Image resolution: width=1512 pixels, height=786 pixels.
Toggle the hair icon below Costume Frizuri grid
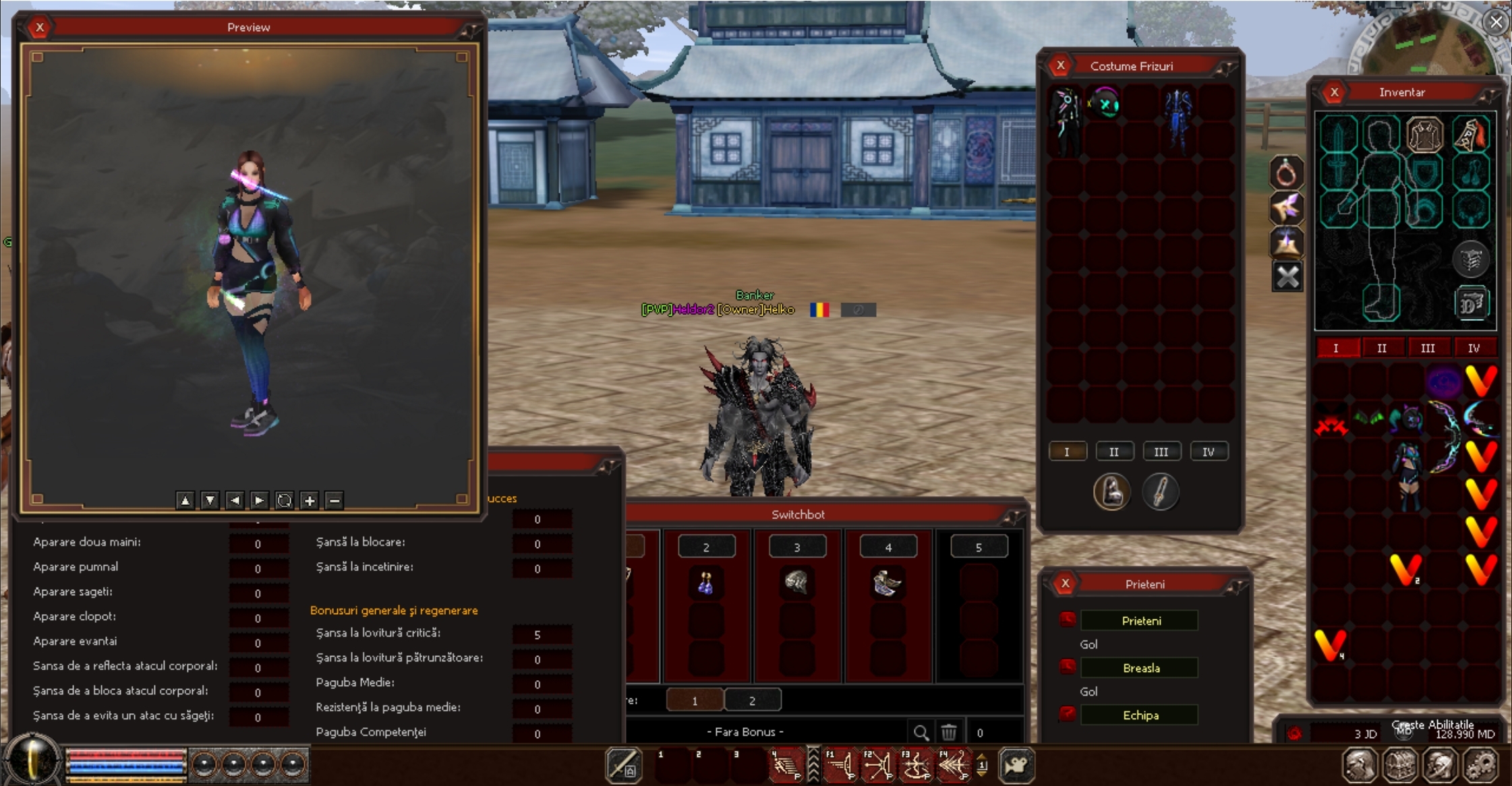(x=1113, y=492)
